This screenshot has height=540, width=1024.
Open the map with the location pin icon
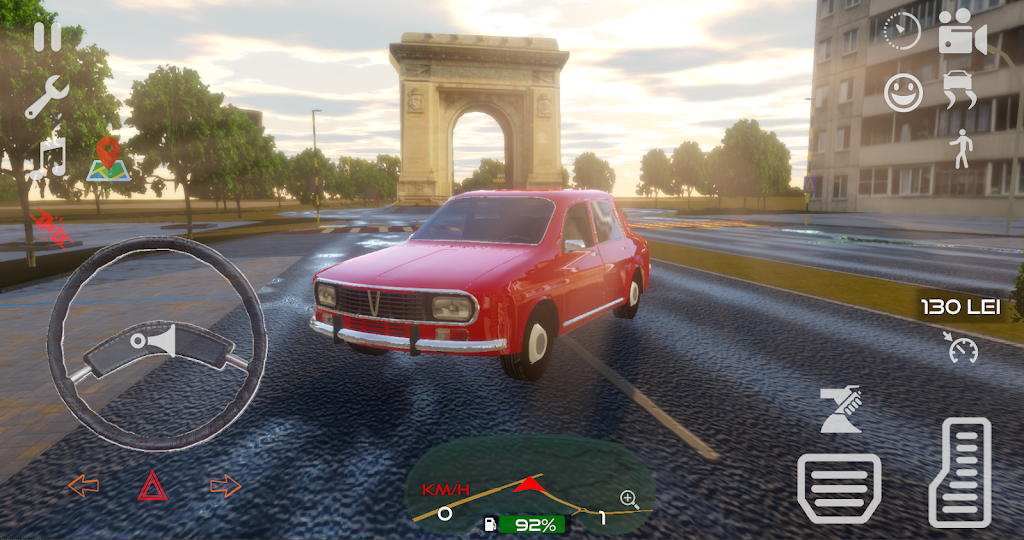pyautogui.click(x=108, y=160)
